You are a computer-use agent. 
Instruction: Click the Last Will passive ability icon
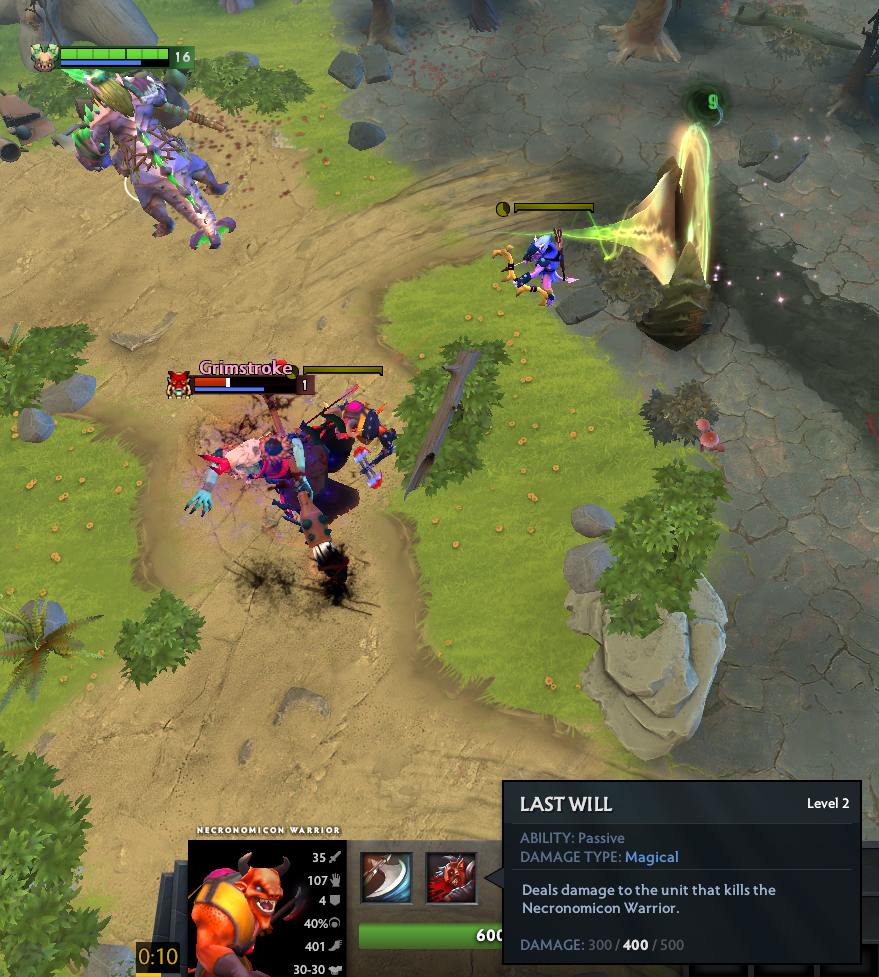[x=451, y=877]
